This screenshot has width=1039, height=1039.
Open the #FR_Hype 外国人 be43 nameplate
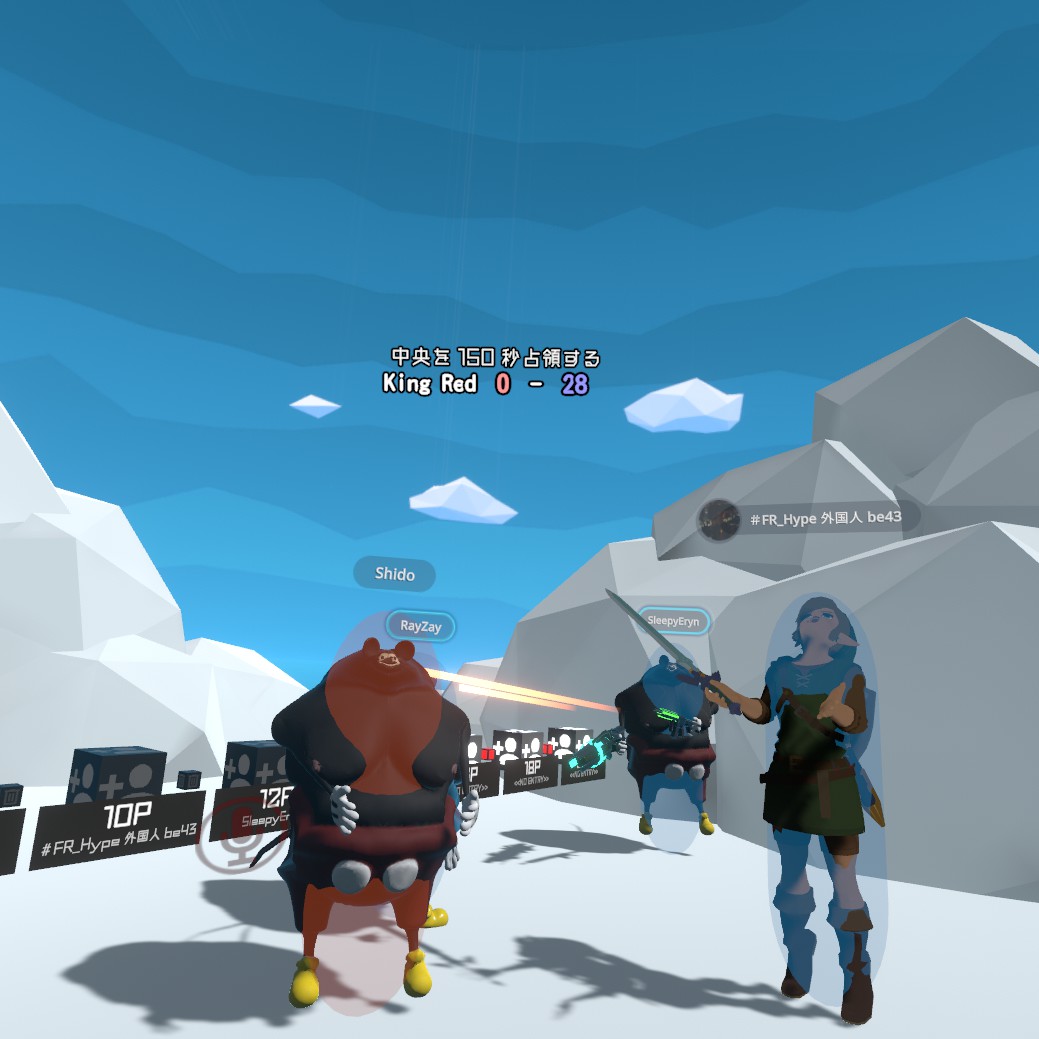point(808,519)
